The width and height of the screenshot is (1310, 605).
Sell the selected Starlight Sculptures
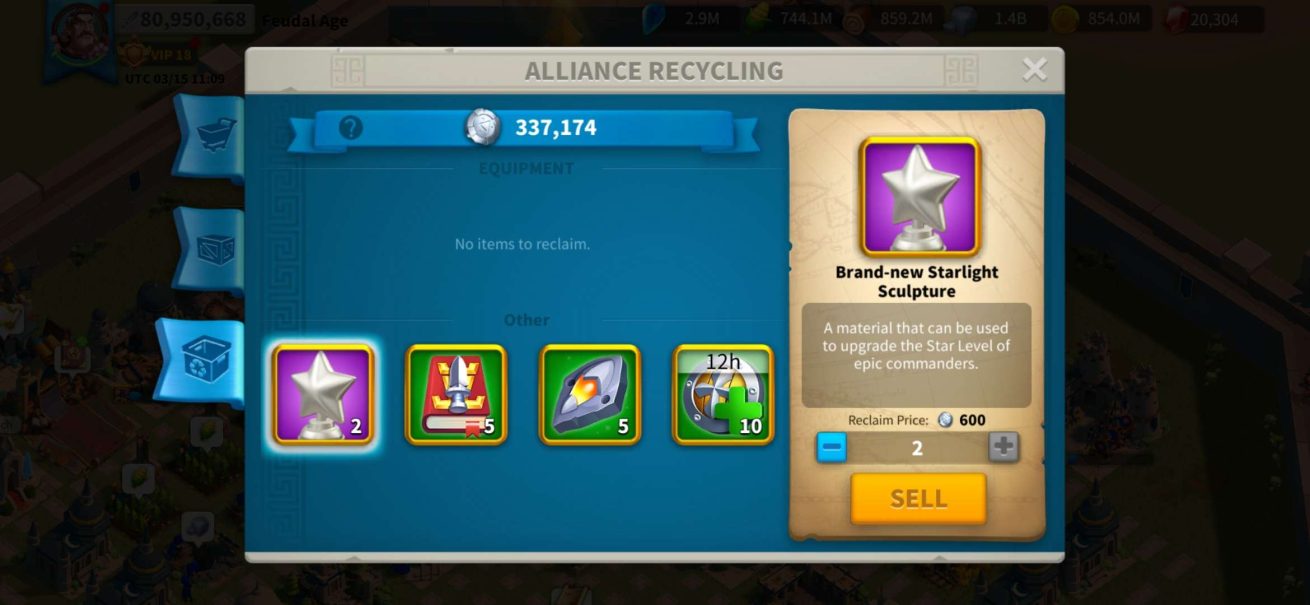click(x=918, y=498)
